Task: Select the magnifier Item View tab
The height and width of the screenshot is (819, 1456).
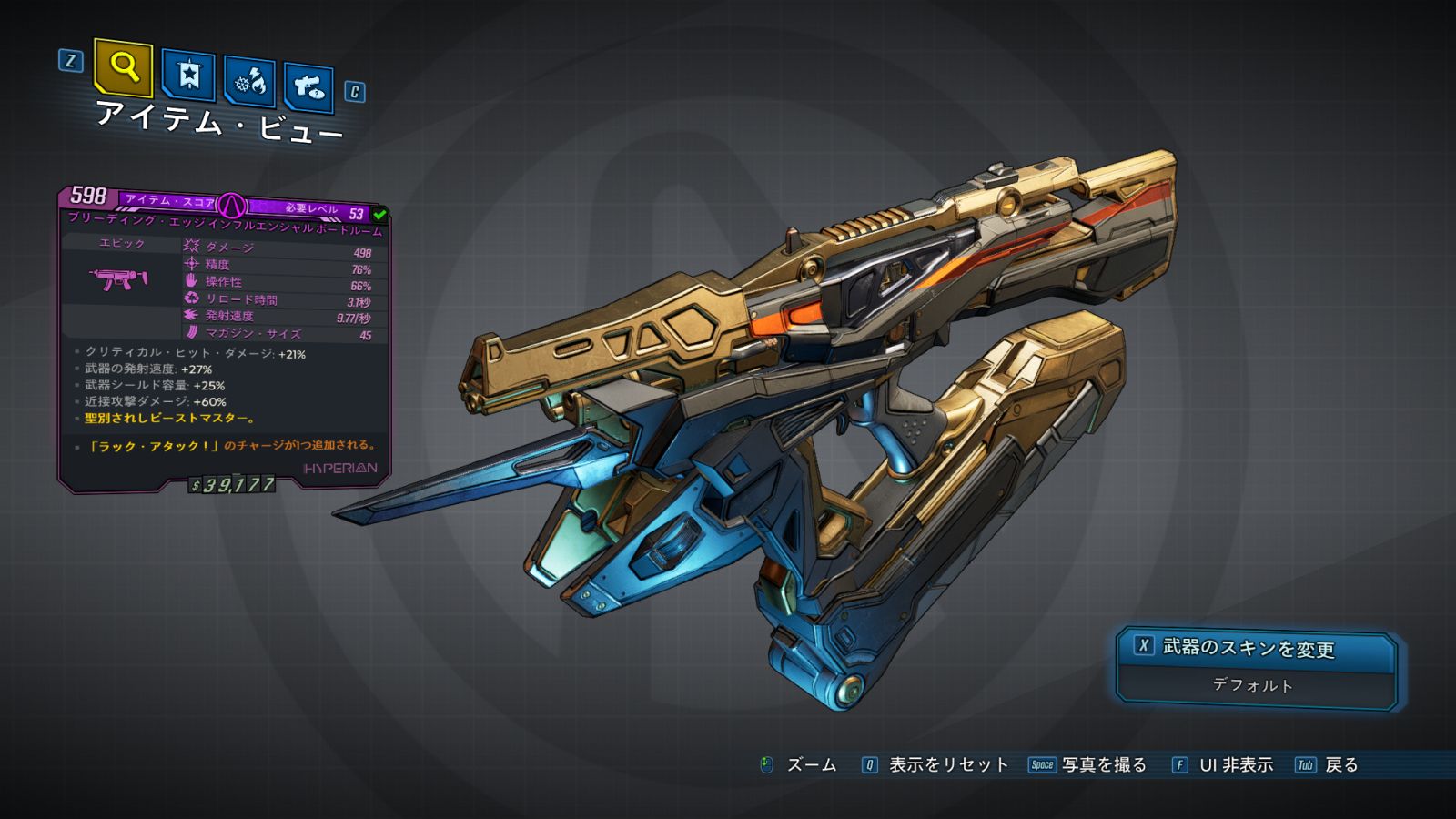Action: (x=123, y=67)
